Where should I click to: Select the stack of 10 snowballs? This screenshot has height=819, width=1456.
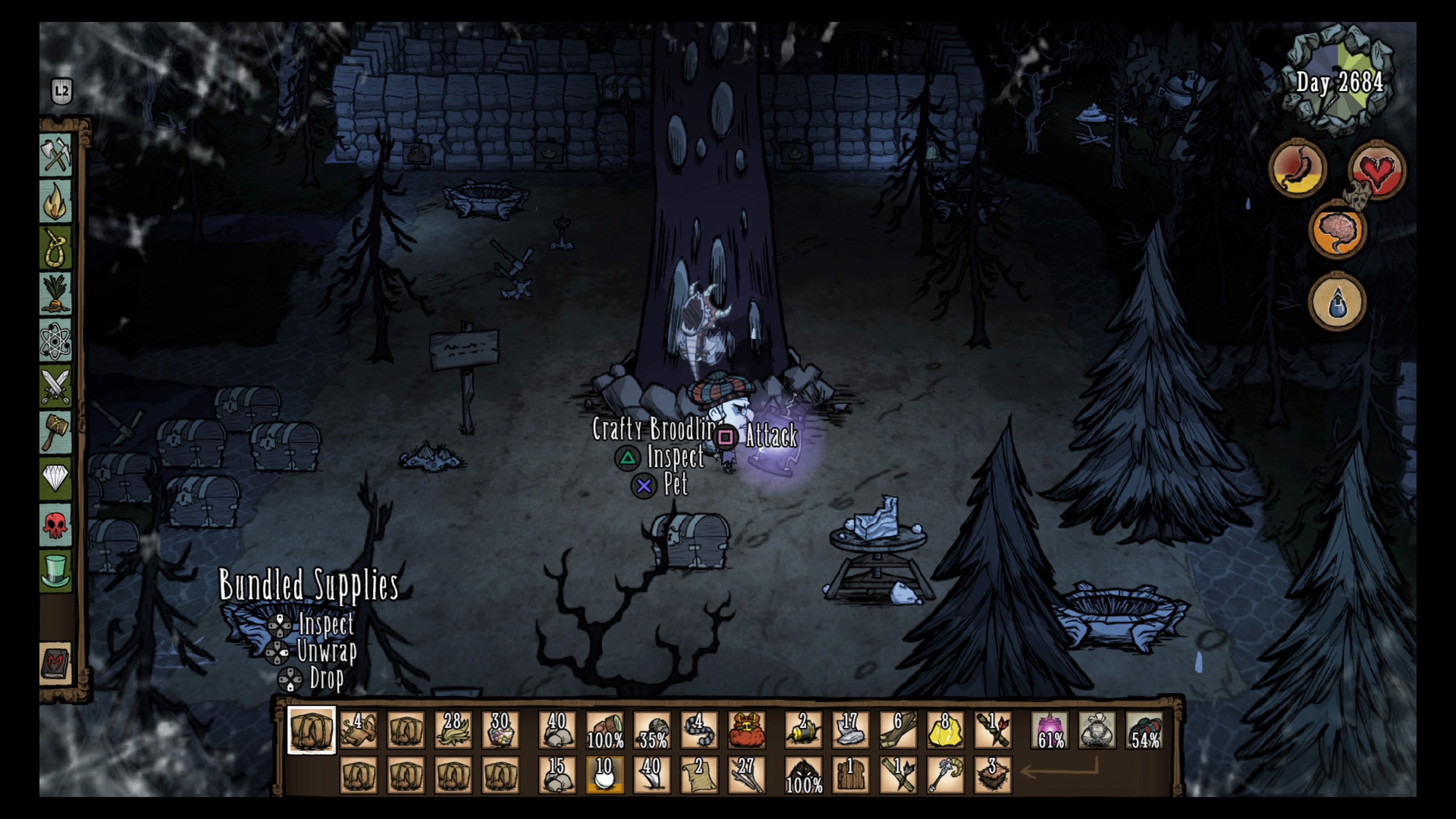pyautogui.click(x=604, y=774)
